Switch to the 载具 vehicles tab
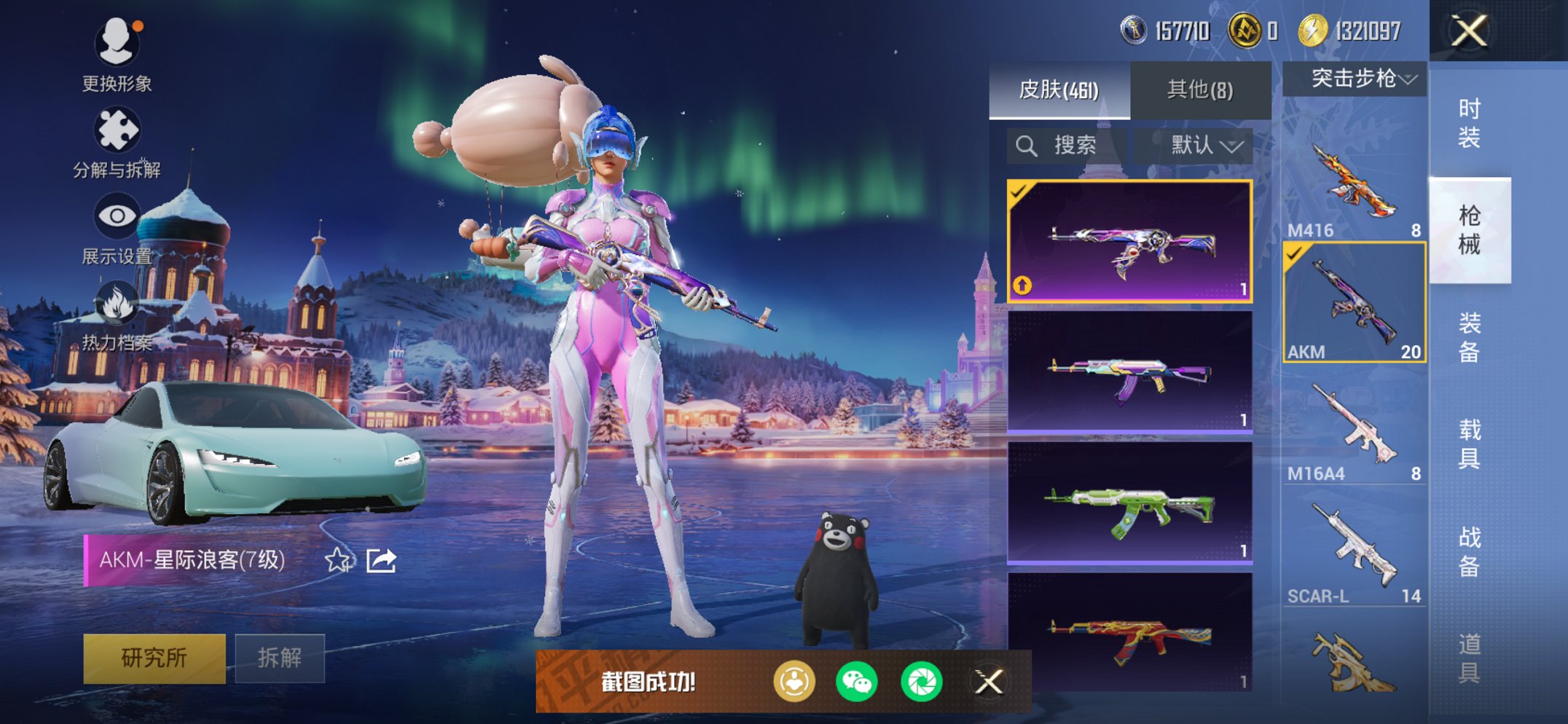Viewport: 1568px width, 724px height. click(x=1469, y=444)
